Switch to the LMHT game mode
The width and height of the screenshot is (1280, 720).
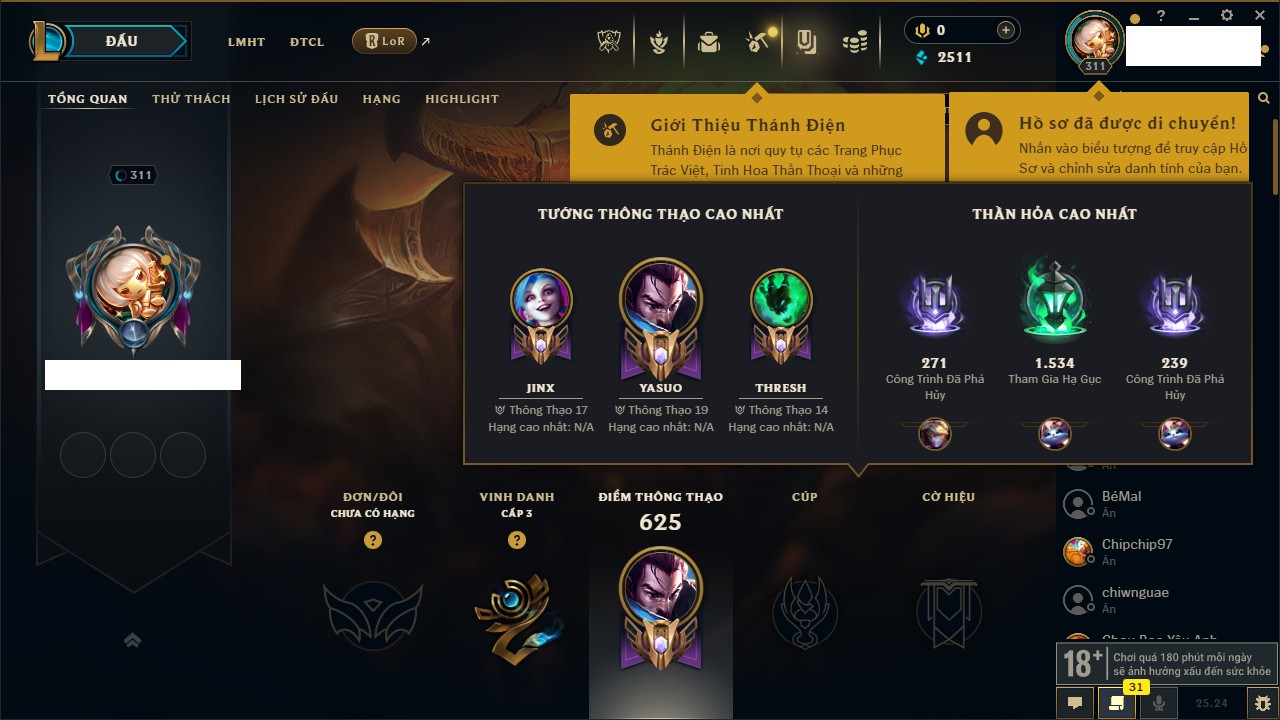point(246,42)
